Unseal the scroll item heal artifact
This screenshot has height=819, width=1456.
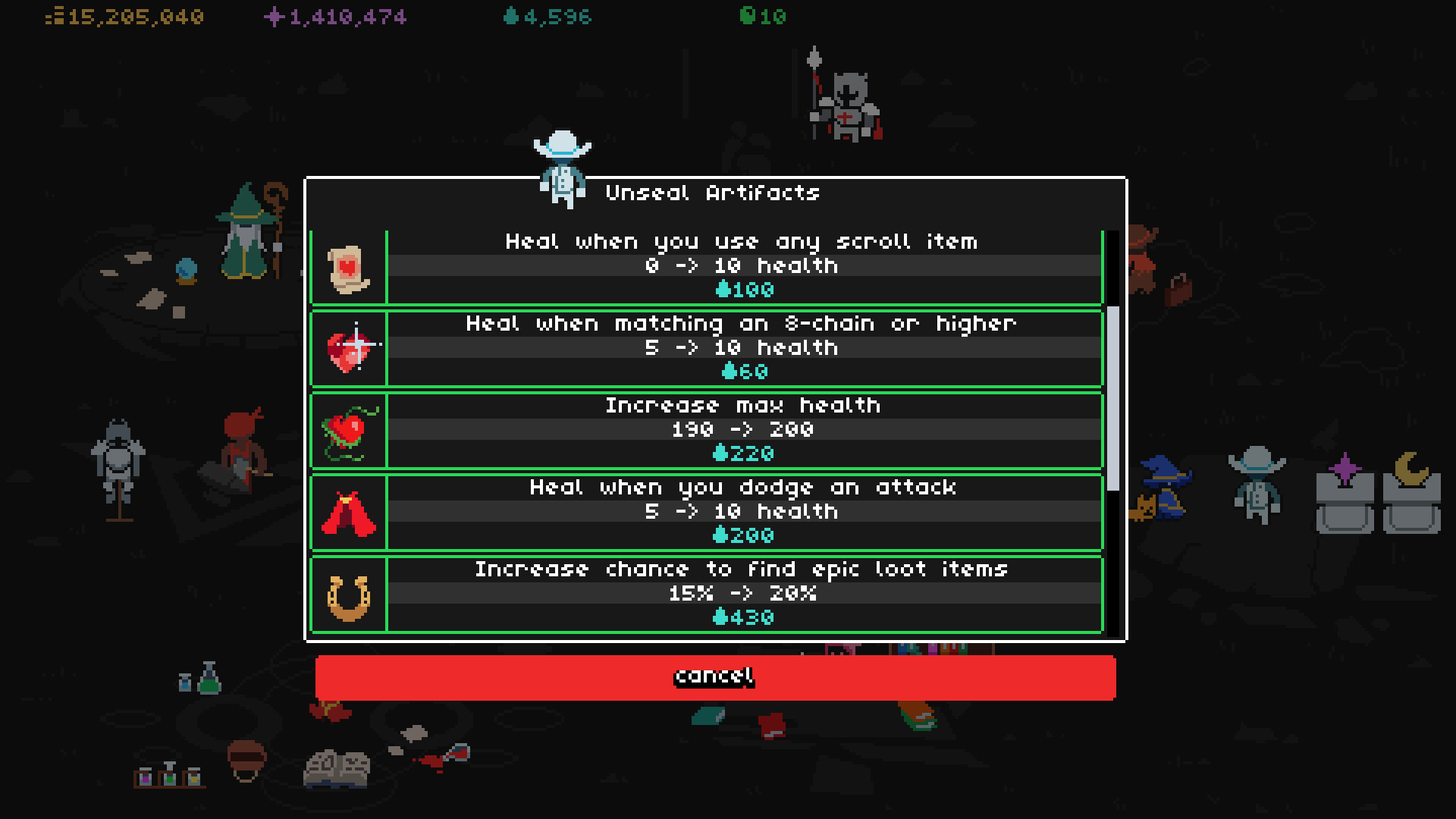743,265
